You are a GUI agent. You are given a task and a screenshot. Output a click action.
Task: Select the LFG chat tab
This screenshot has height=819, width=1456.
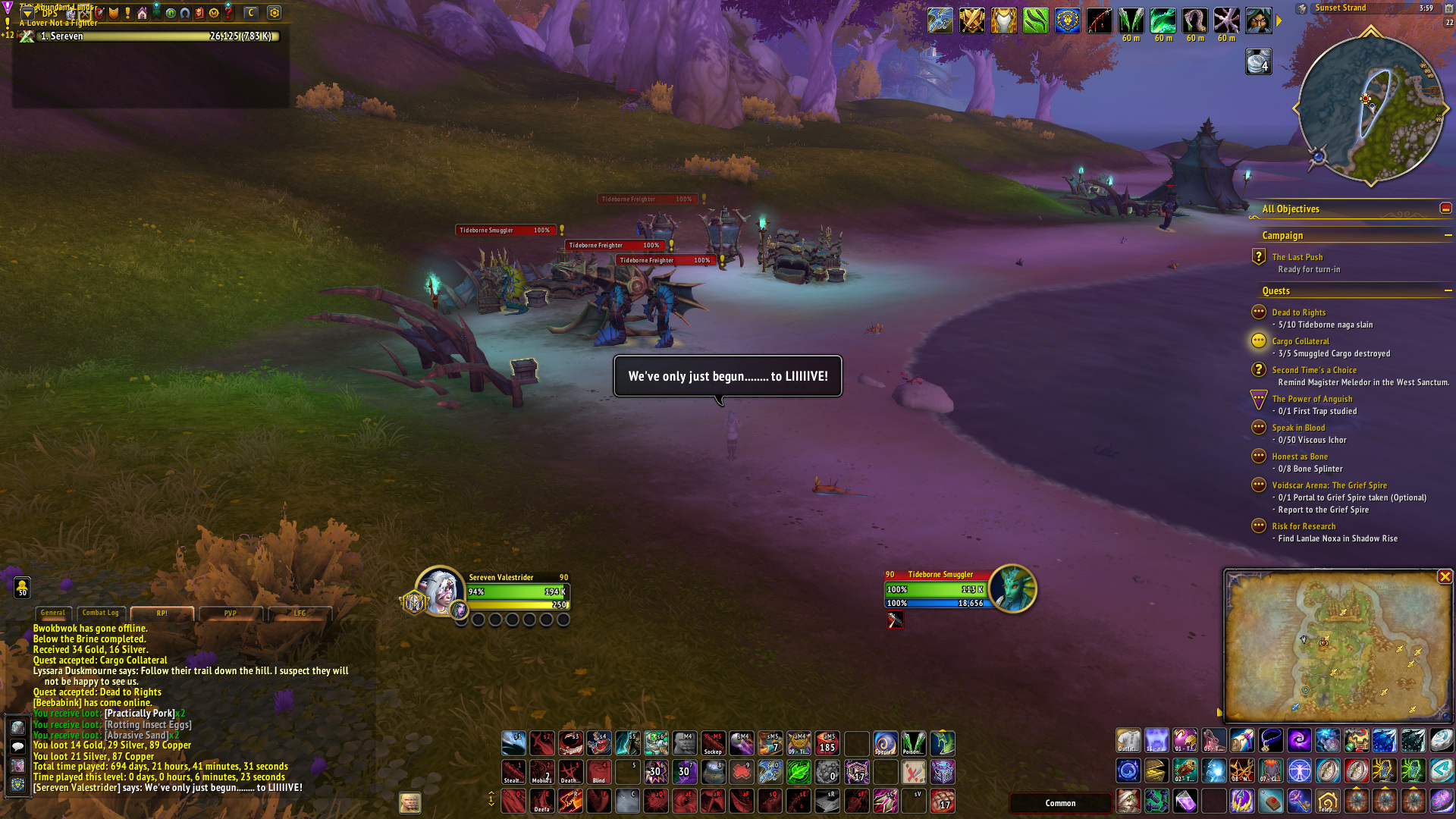coord(300,613)
